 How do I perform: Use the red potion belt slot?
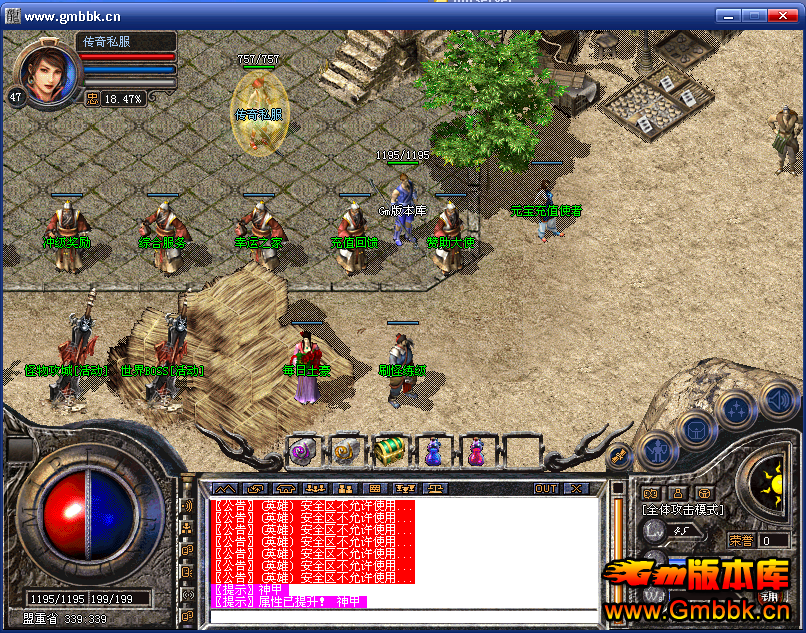(x=476, y=451)
